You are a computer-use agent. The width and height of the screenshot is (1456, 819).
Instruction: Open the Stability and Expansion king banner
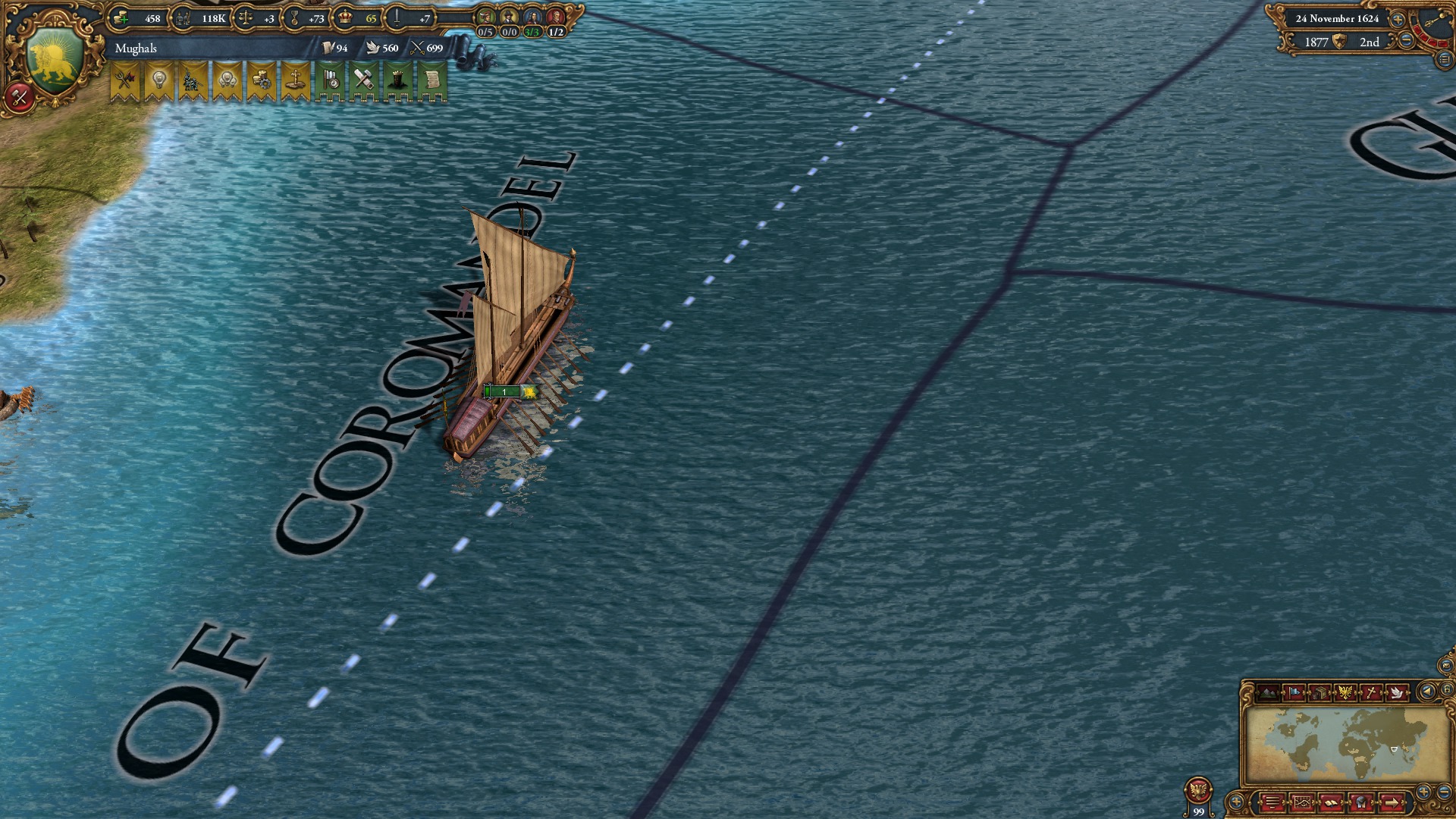pyautogui.click(x=398, y=80)
